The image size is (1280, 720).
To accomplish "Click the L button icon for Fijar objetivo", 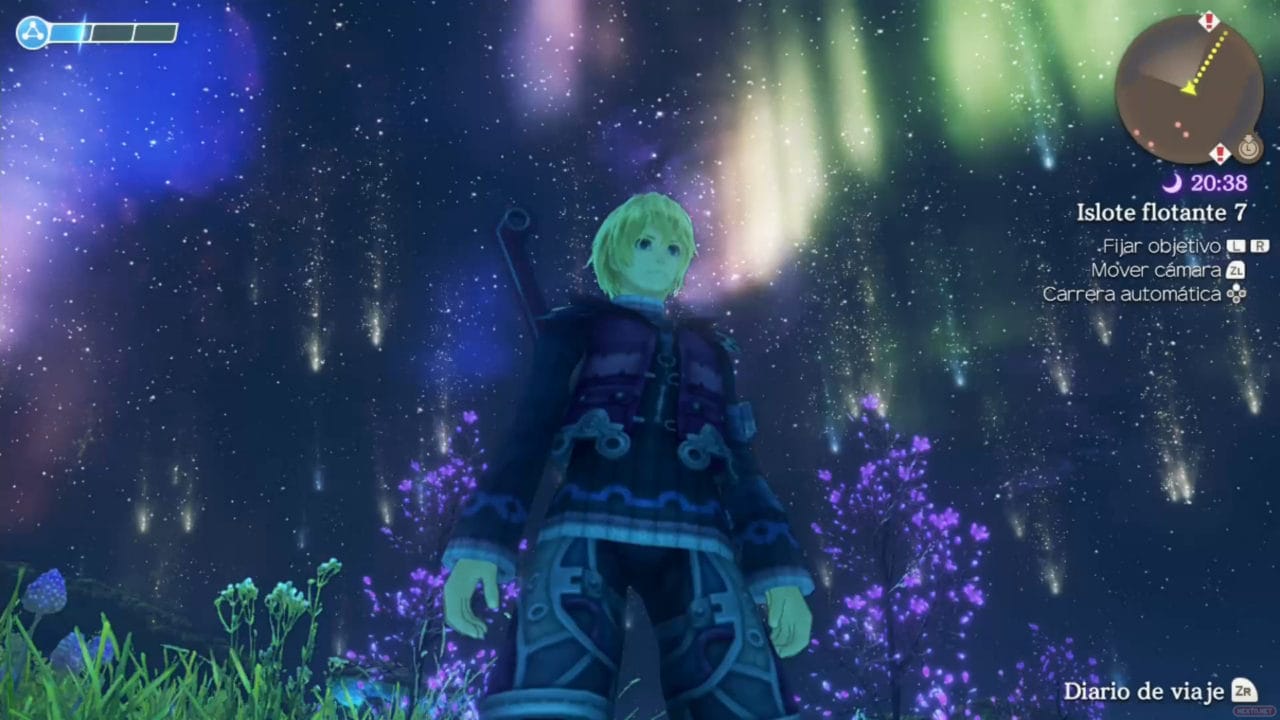I will 1236,246.
